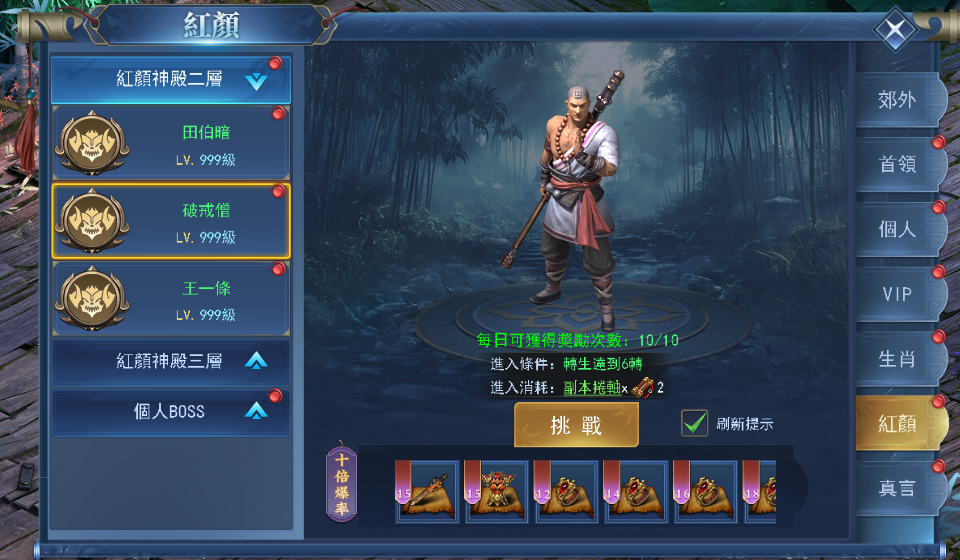Go to the 生肖 tab
Viewport: 960px width, 560px height.
tap(897, 359)
